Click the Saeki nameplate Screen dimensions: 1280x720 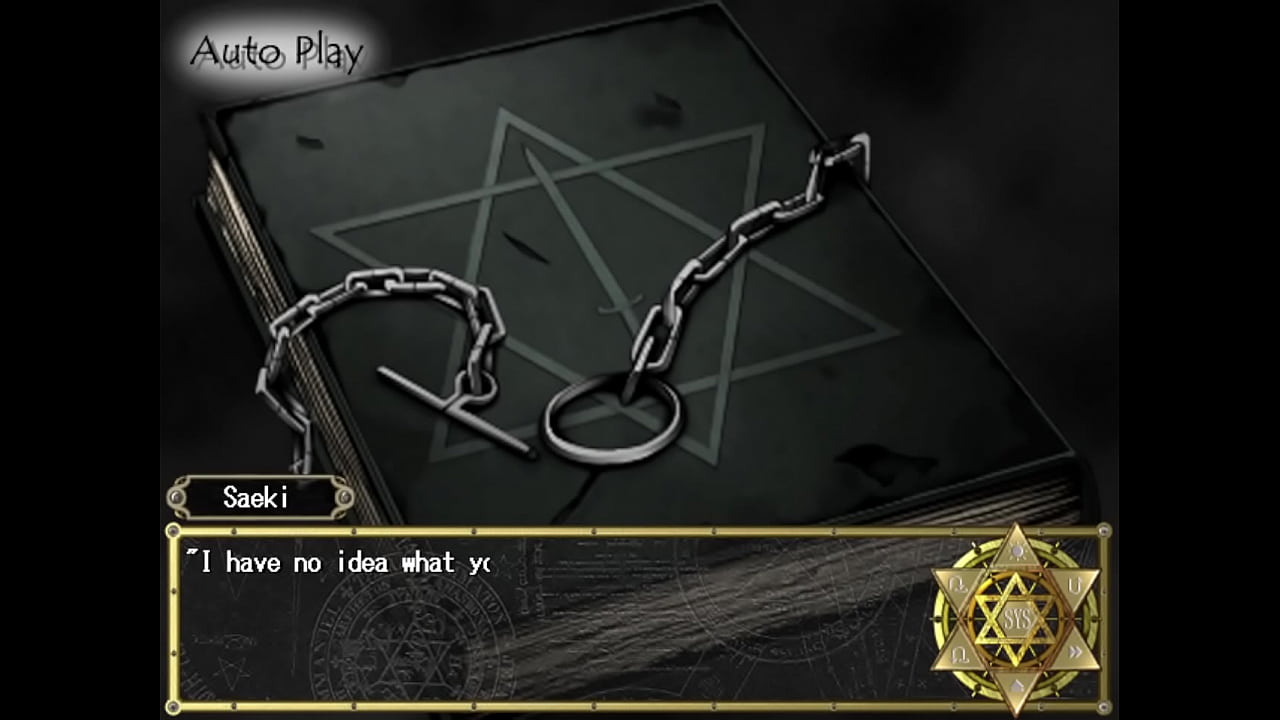258,498
